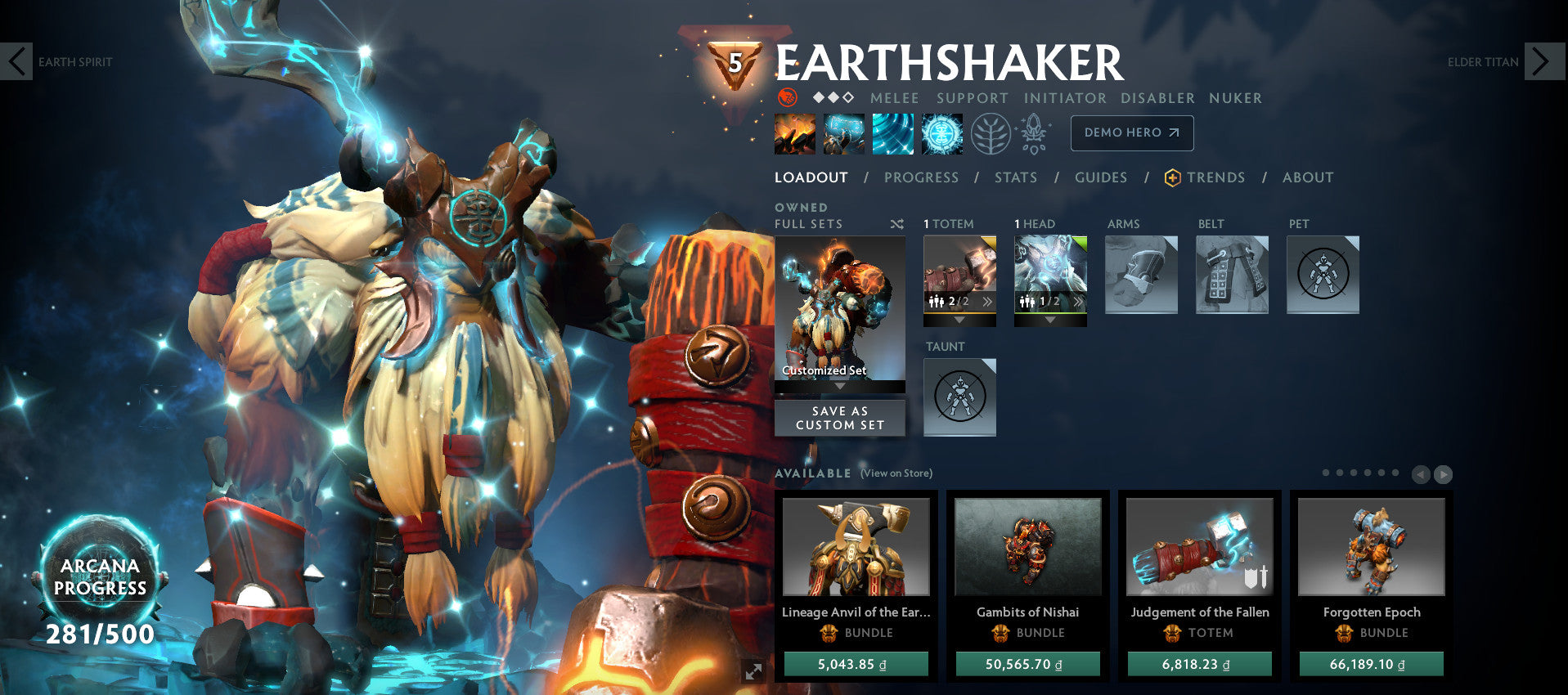Click the shuffle icon beside Full Sets

tap(896, 223)
